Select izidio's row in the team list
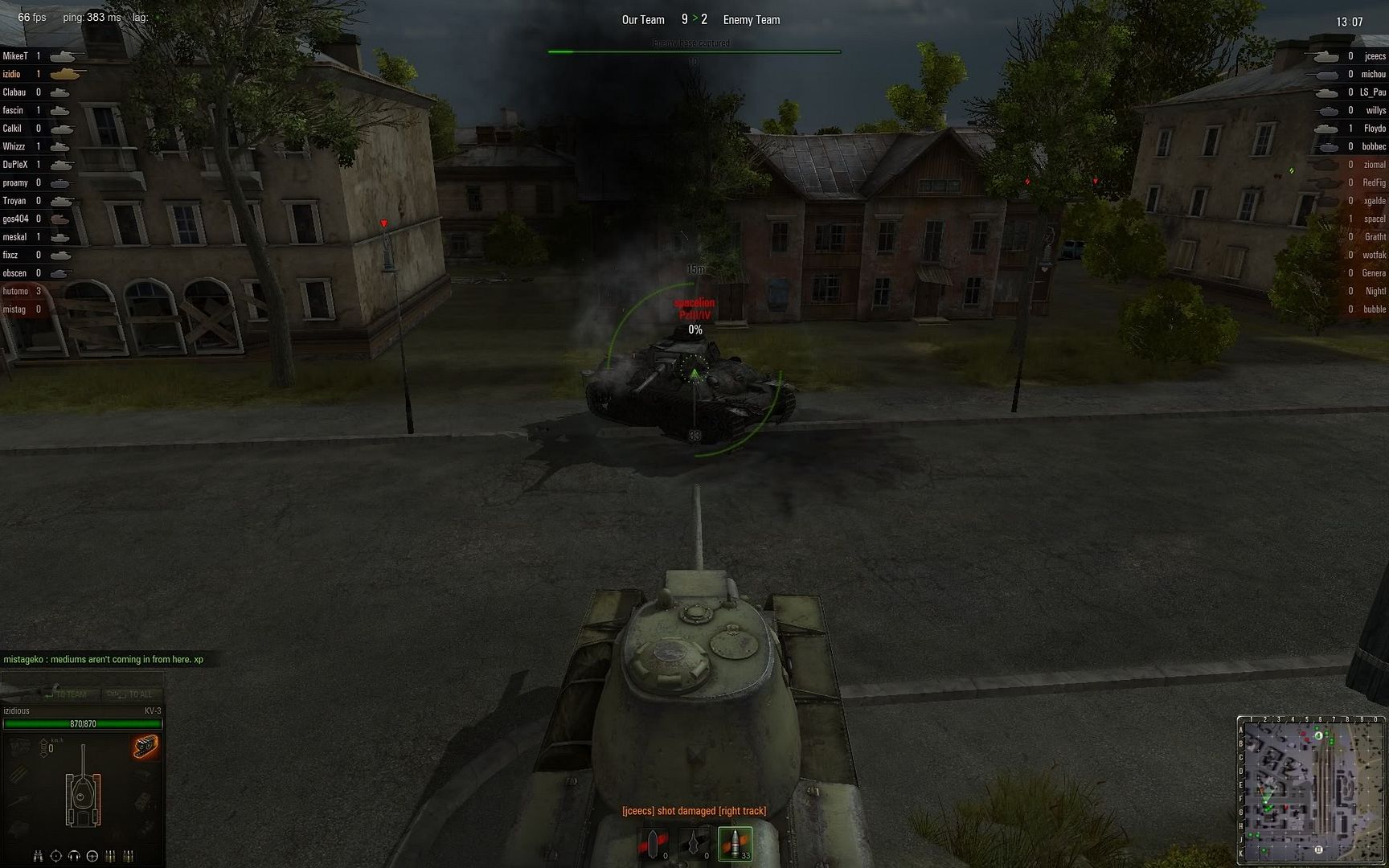1389x868 pixels. (x=12, y=74)
